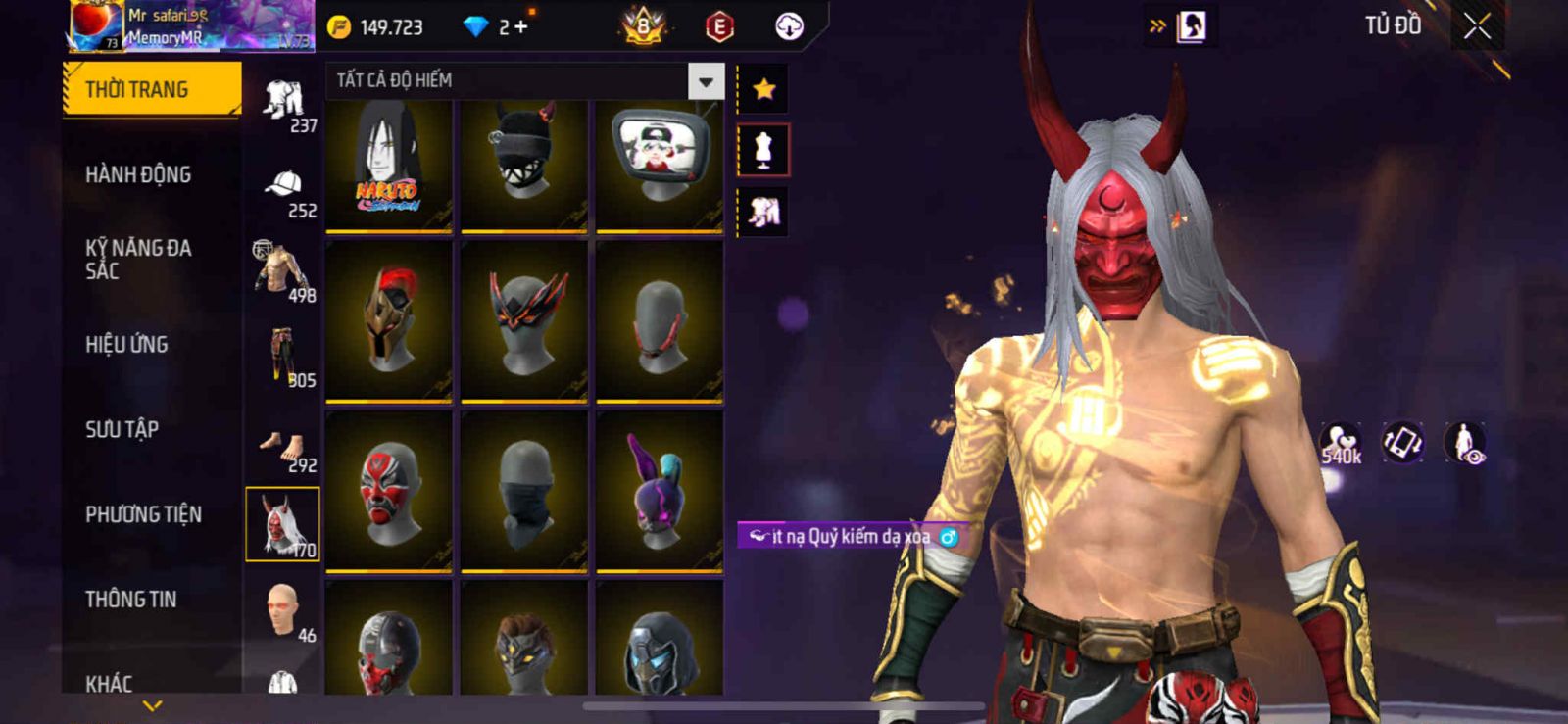Screen dimensions: 1568x724
Task: Select the red and white opera mask
Action: coord(389,490)
